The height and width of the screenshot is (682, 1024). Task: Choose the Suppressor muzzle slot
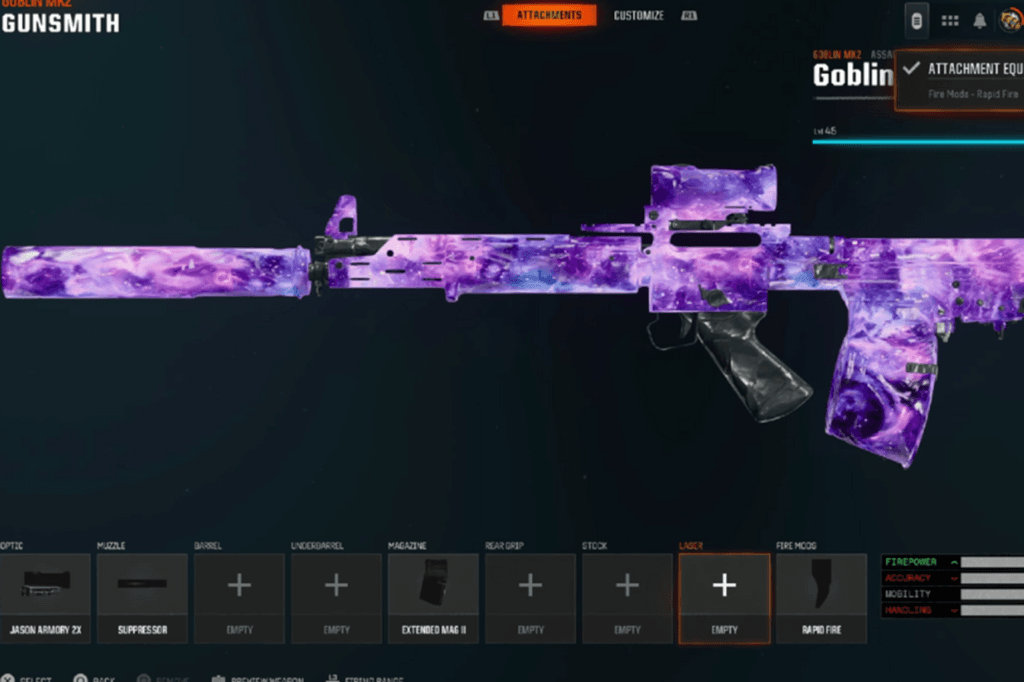pos(142,597)
